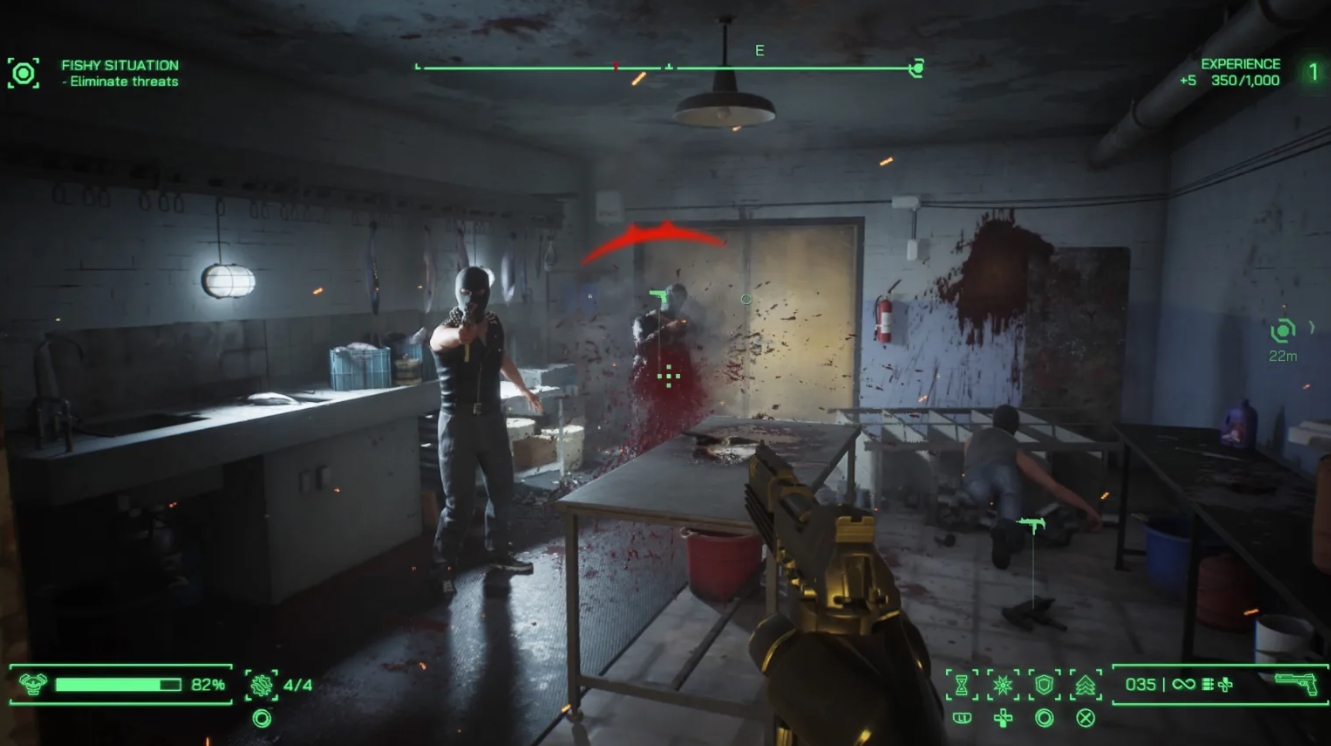Screen dimensions: 1331x746
Task: Activate the shield armor ability
Action: tap(1044, 685)
